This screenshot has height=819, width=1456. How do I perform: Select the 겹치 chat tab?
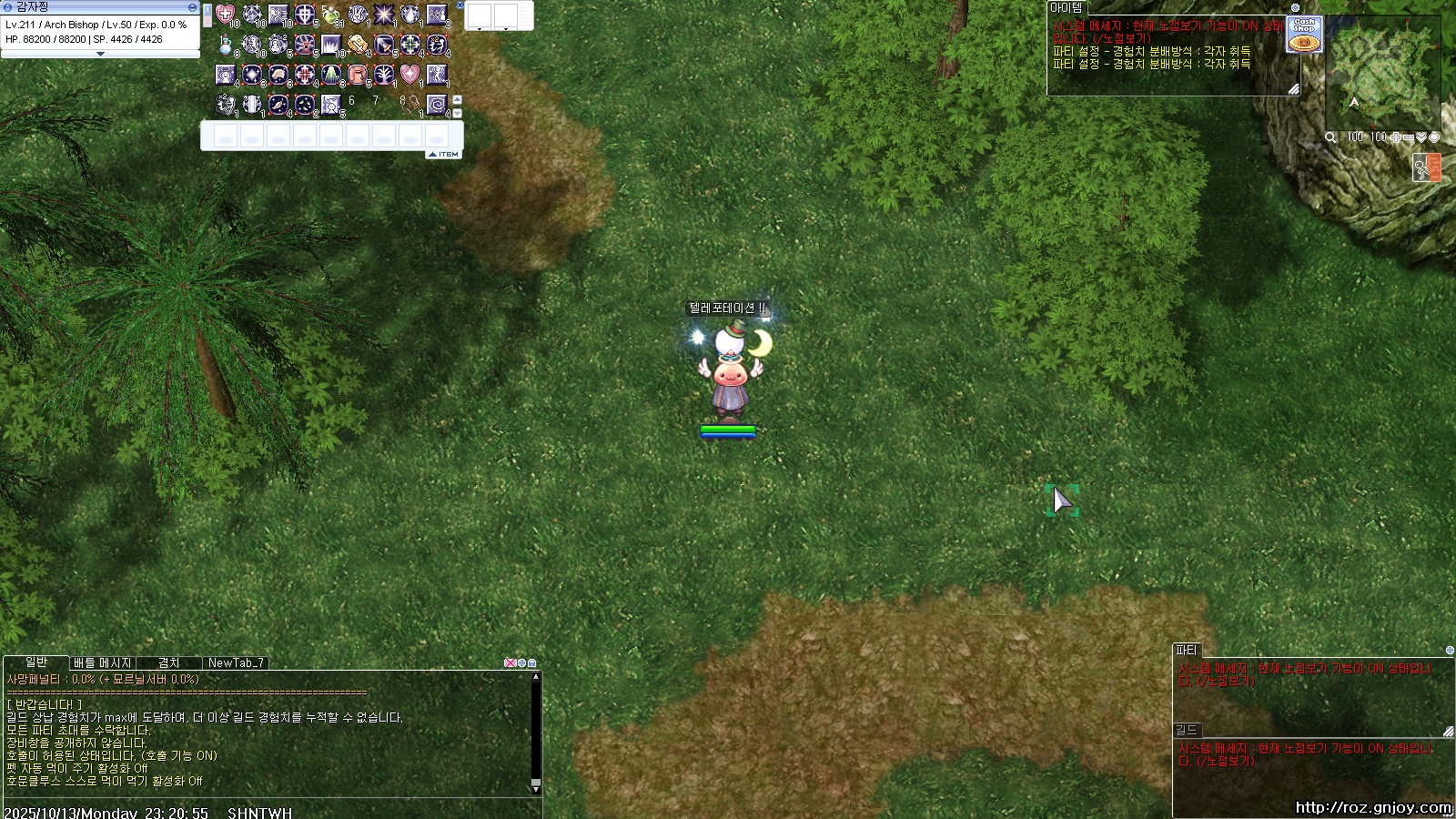[169, 663]
